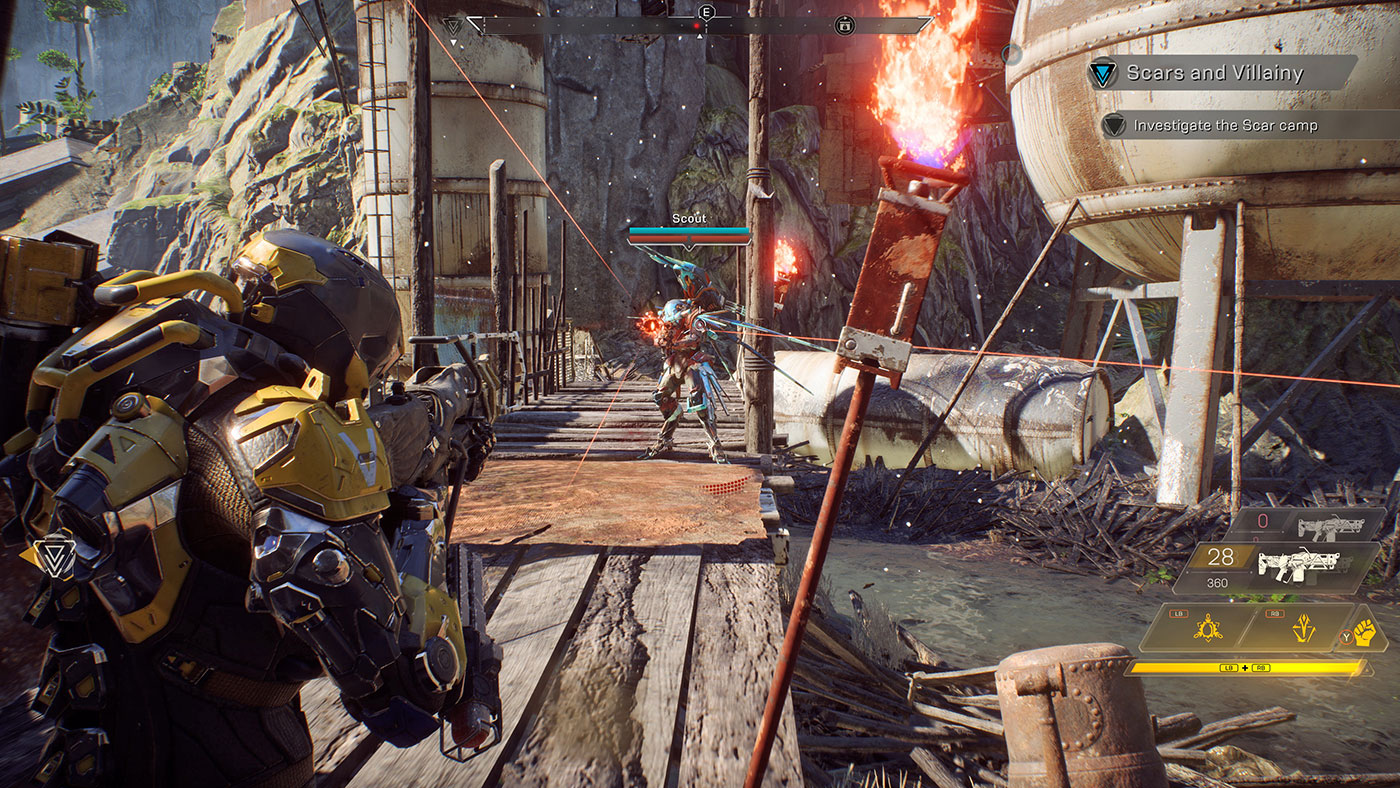This screenshot has height=788, width=1400.
Task: Click the supply cache icon on the compass
Action: pos(844,25)
